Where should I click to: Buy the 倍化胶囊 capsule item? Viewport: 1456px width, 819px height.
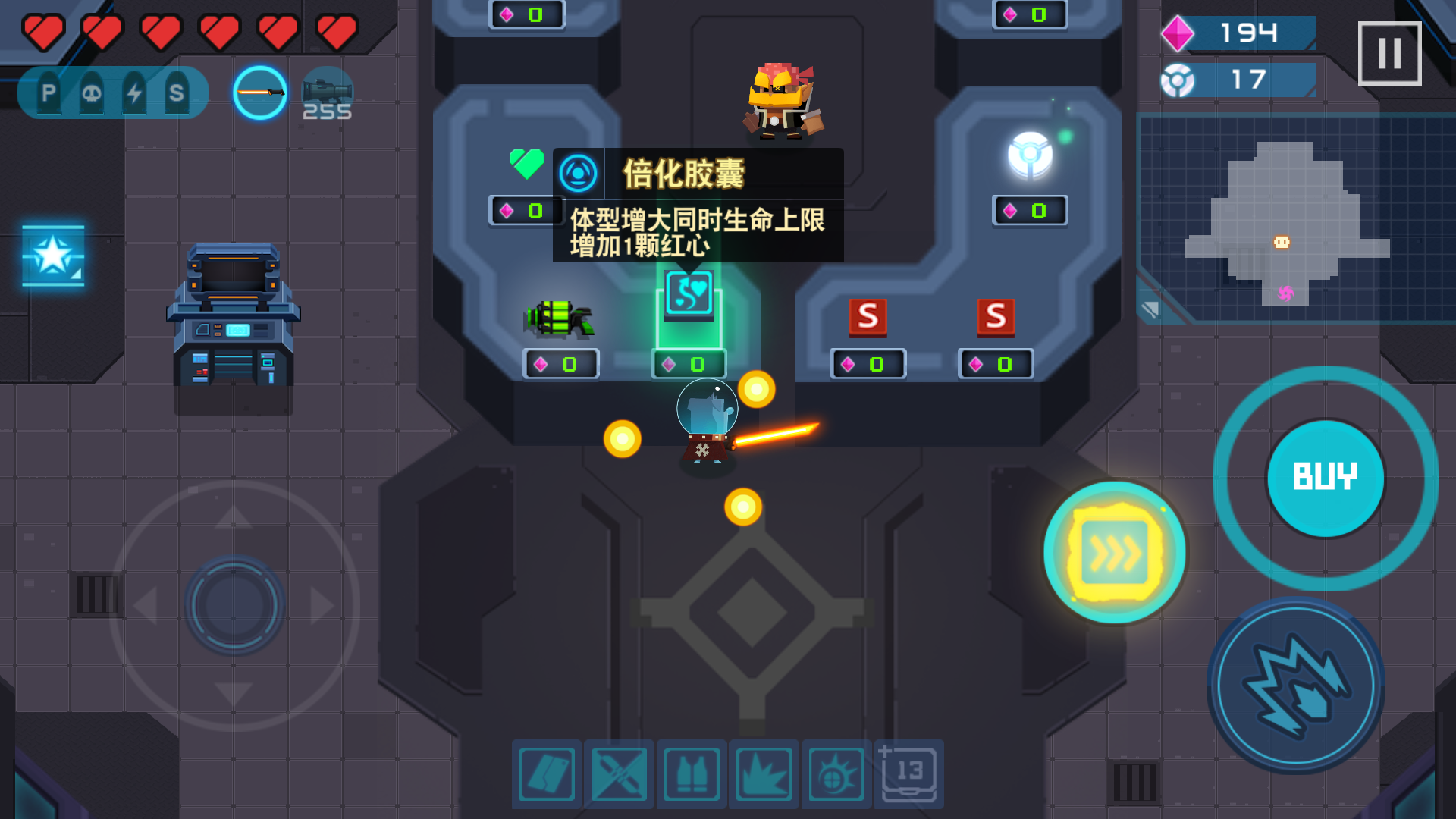pos(690,298)
